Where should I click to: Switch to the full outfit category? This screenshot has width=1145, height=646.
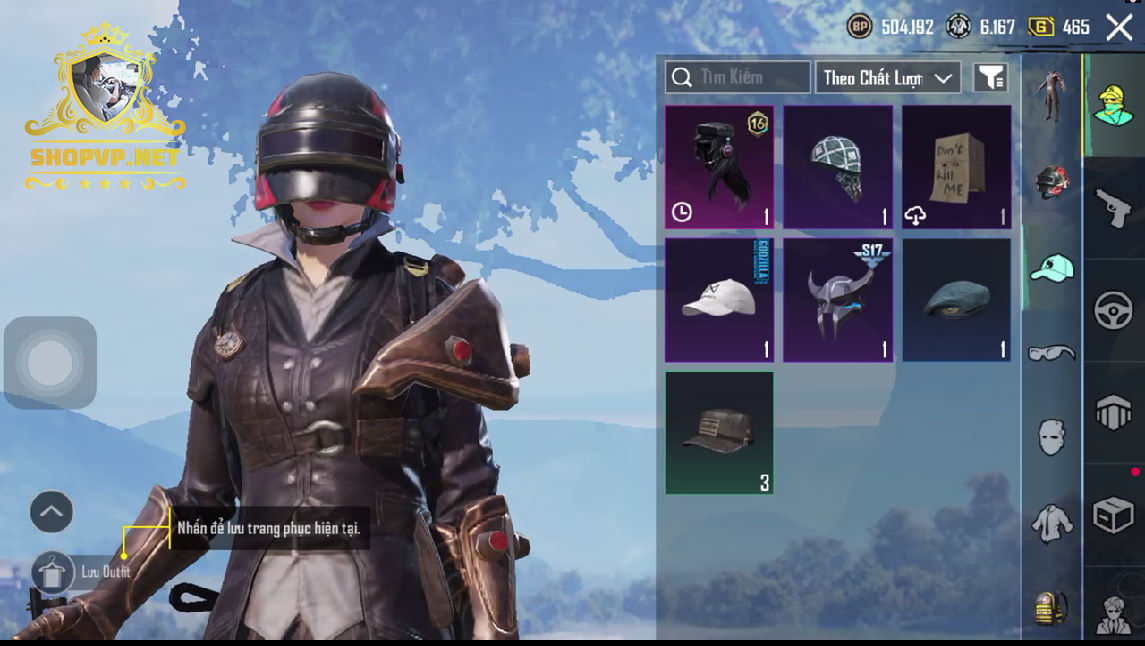1051,95
